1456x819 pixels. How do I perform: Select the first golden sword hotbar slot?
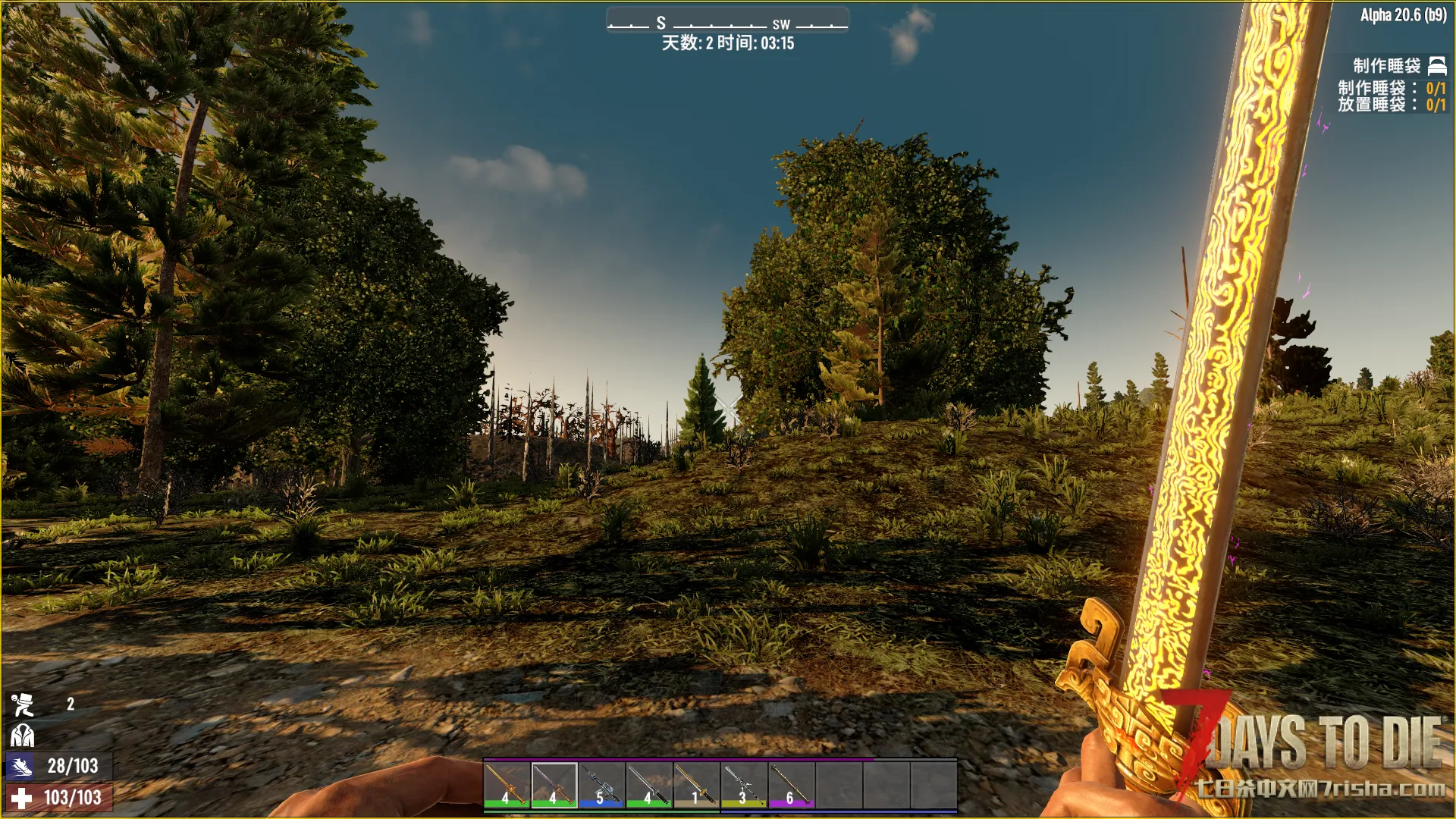tap(507, 785)
